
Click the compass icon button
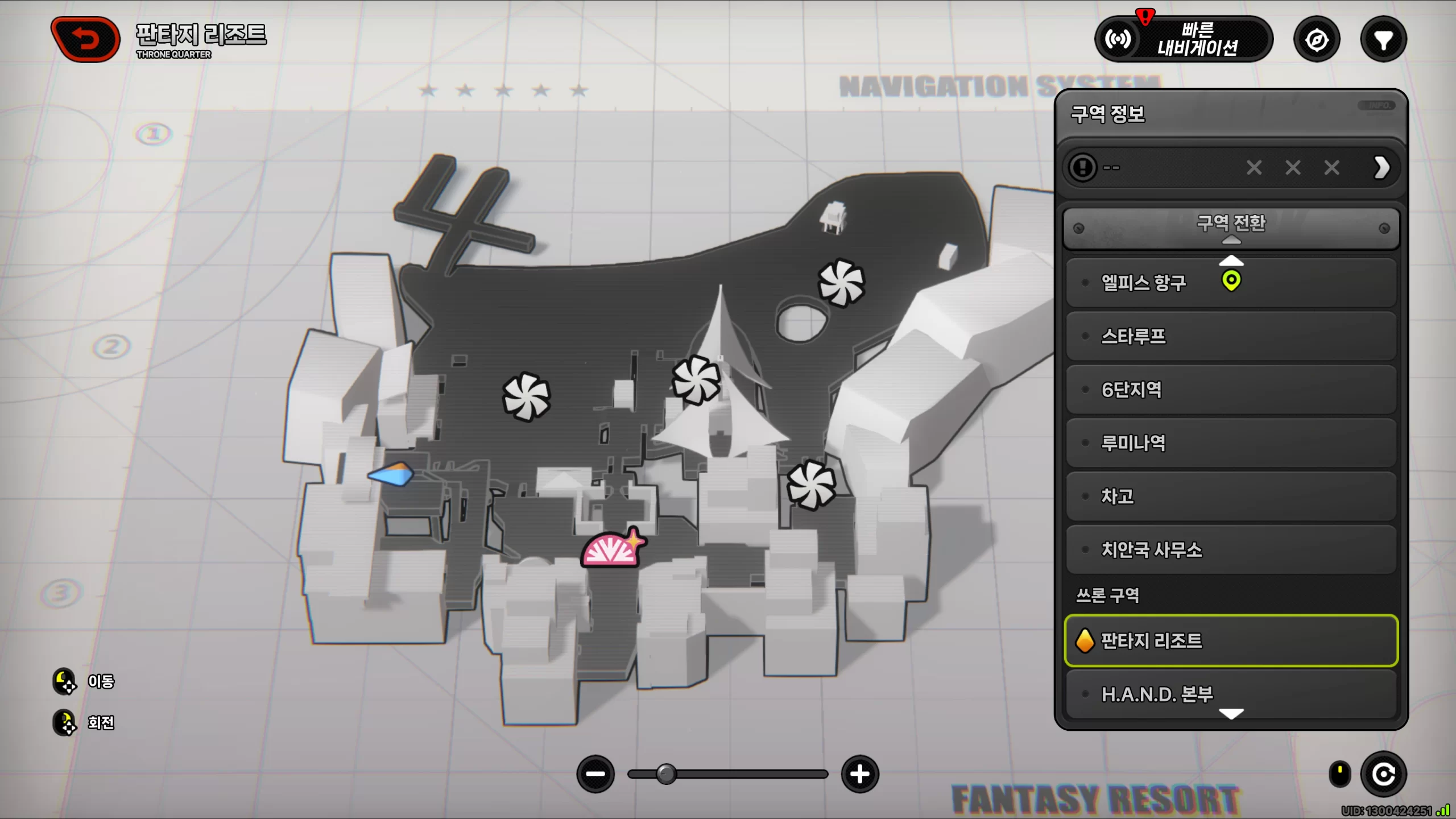1317,40
